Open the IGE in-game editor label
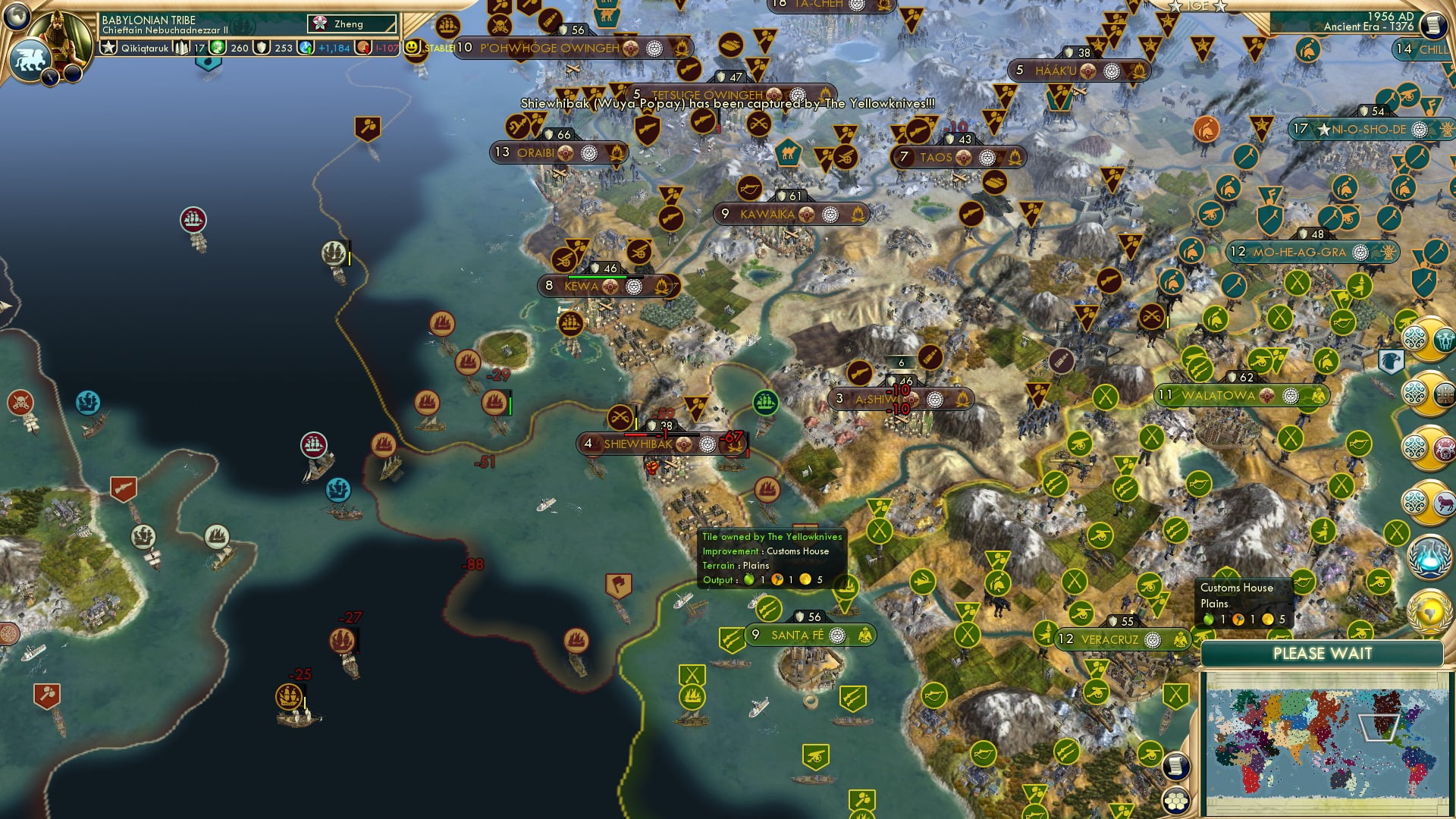The image size is (1456, 819). pos(1198,6)
